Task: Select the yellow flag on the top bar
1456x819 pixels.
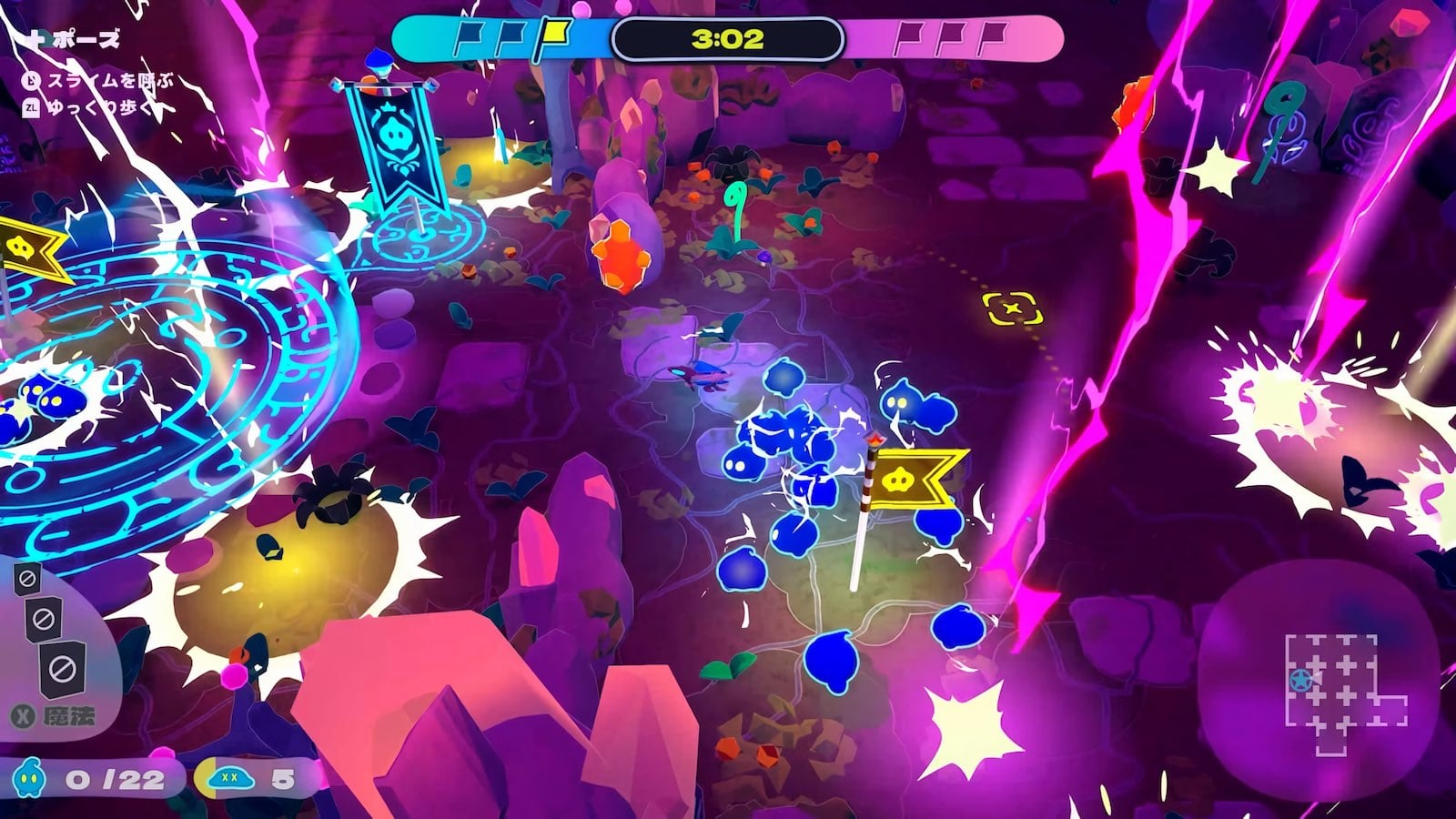Action: [x=551, y=35]
